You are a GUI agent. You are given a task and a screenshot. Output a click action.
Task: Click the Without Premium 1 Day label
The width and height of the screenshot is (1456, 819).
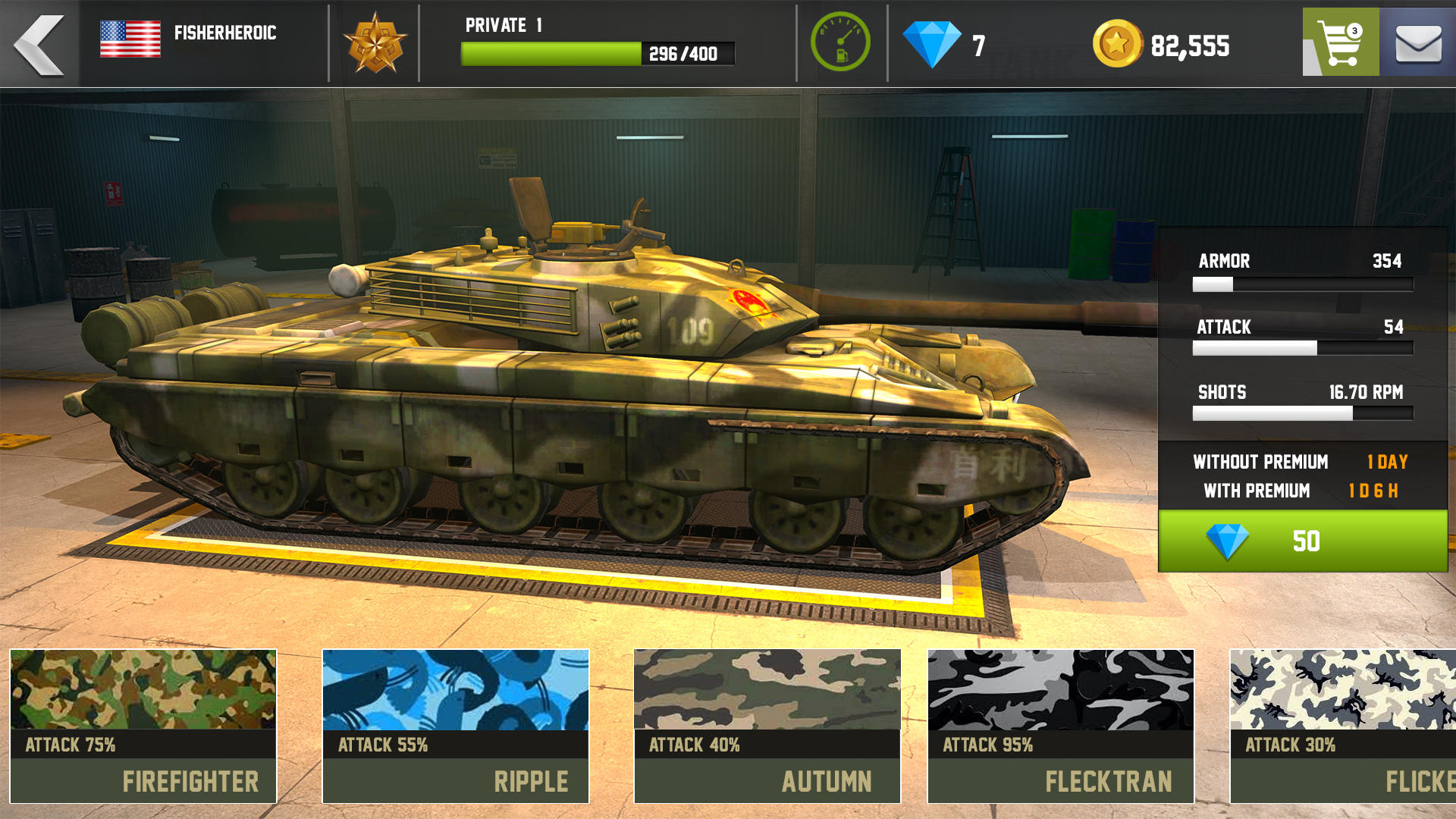[1261, 461]
